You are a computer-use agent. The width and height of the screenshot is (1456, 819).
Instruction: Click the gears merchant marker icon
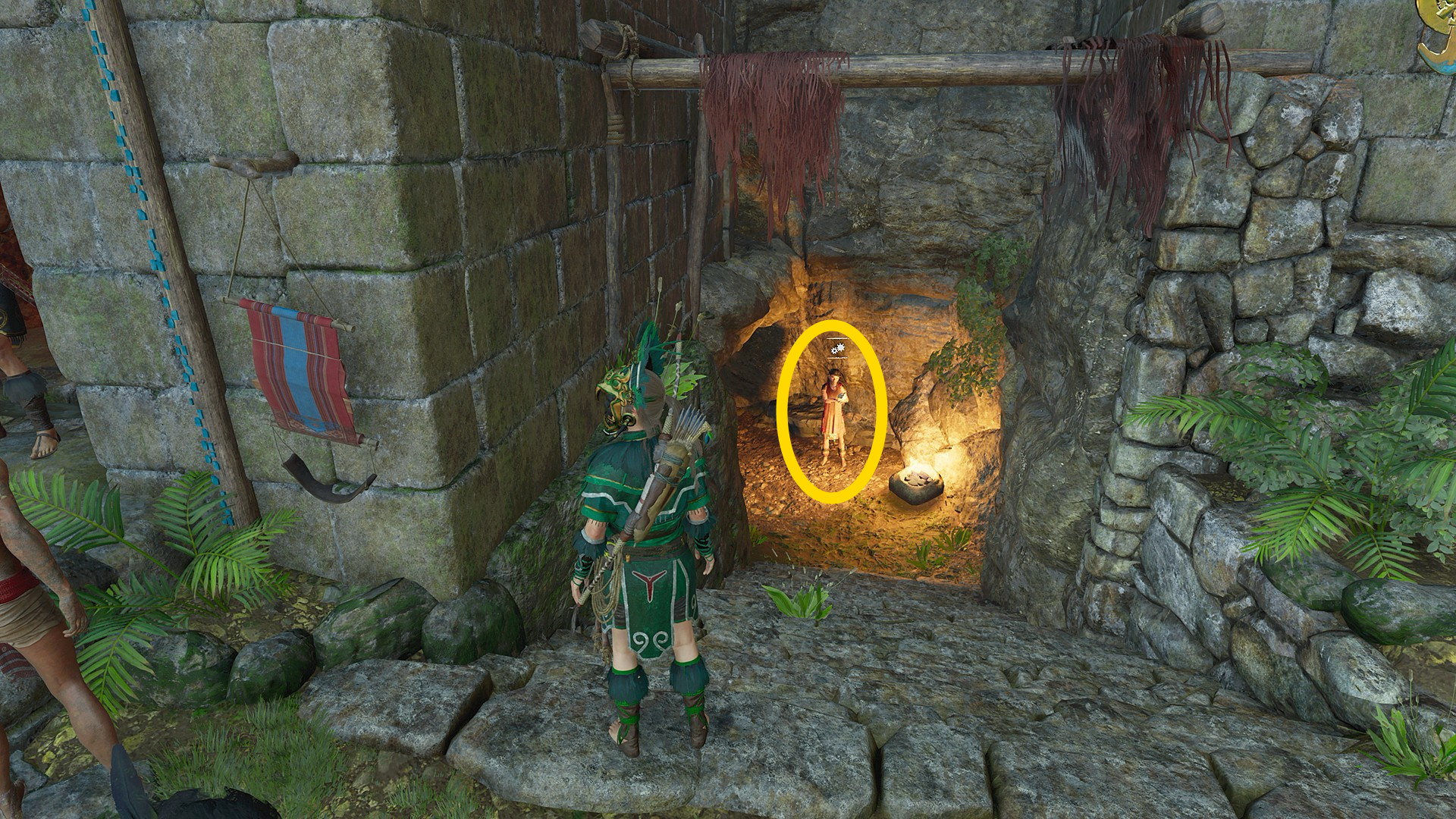coord(836,350)
